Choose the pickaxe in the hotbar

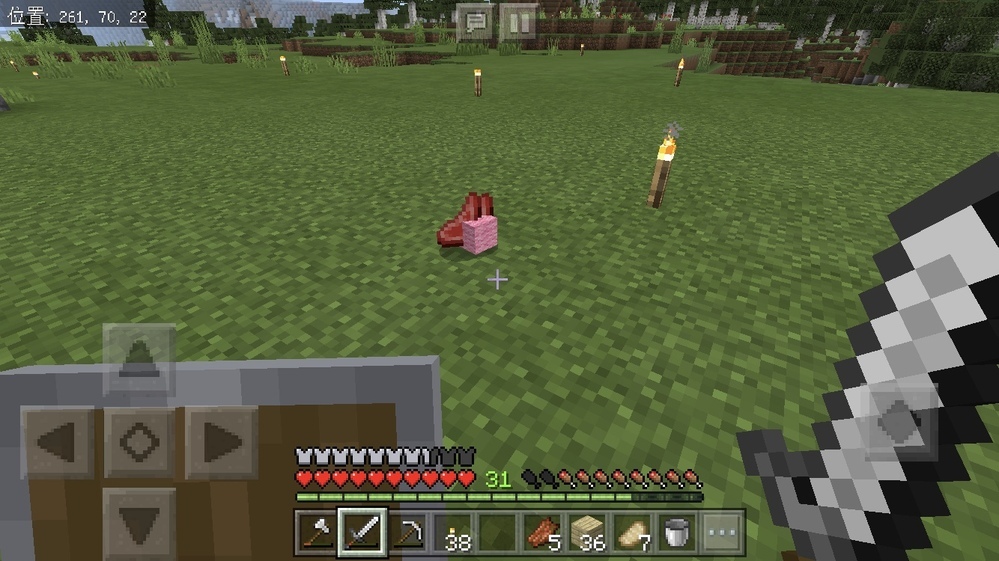[408, 531]
